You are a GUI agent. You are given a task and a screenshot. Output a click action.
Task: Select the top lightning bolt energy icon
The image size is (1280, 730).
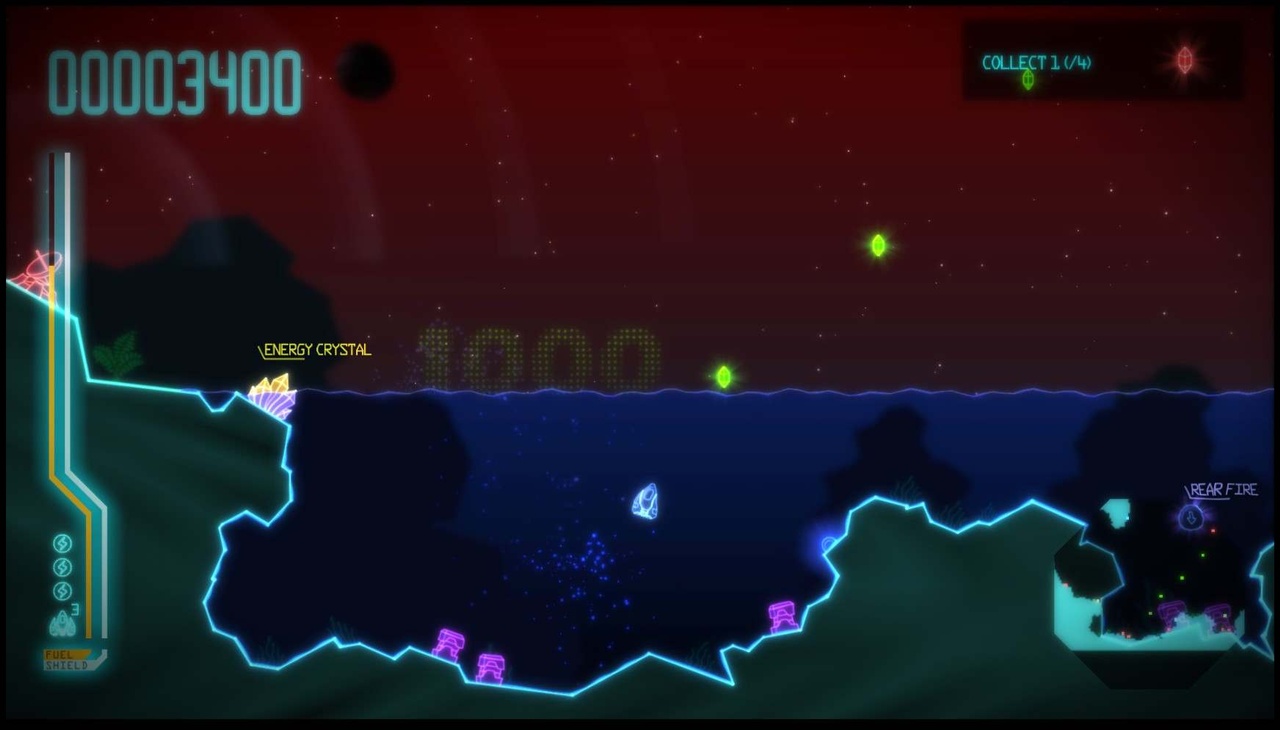click(x=62, y=543)
